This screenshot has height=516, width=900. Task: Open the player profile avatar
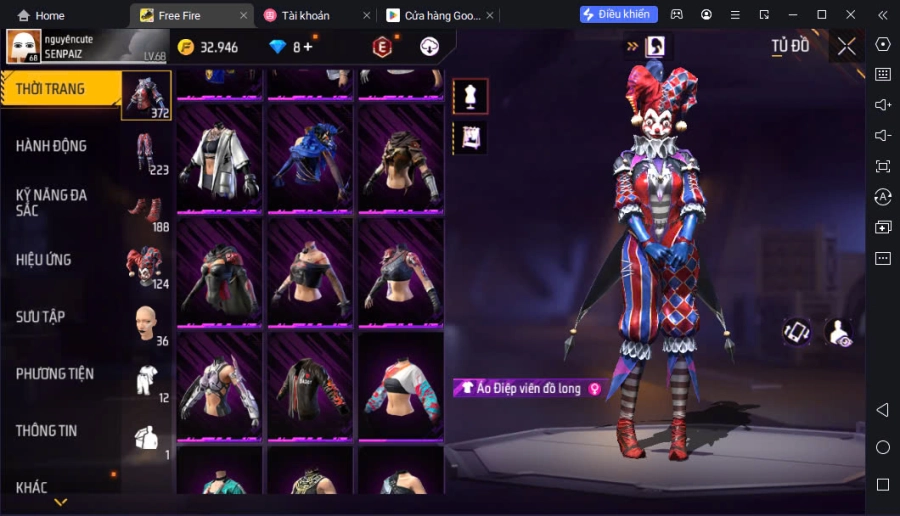[24, 46]
